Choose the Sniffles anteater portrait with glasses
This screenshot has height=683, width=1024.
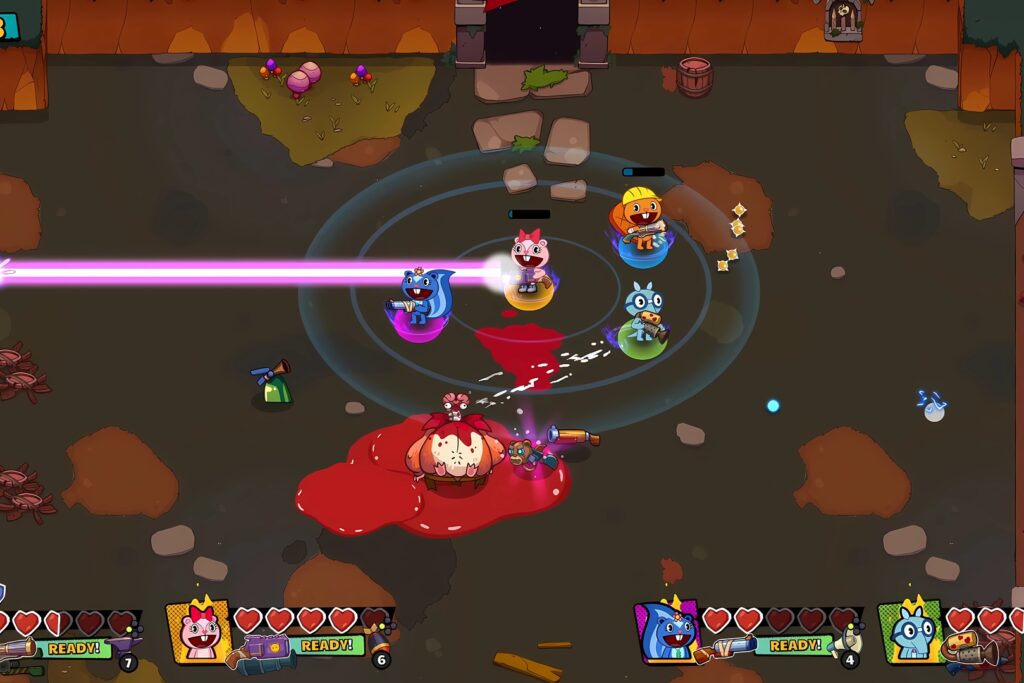coord(910,632)
